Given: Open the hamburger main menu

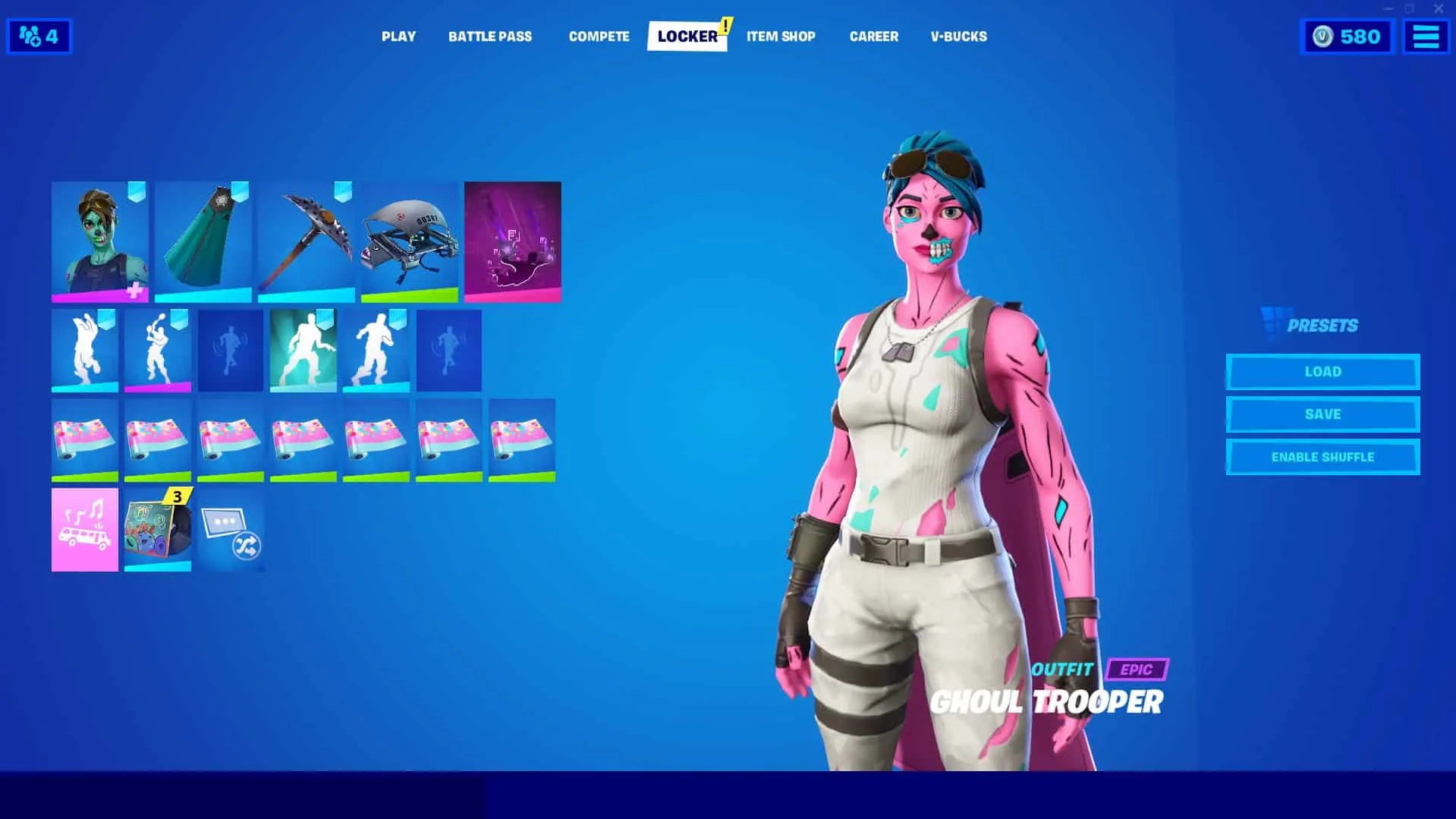Looking at the screenshot, I should pyautogui.click(x=1426, y=36).
